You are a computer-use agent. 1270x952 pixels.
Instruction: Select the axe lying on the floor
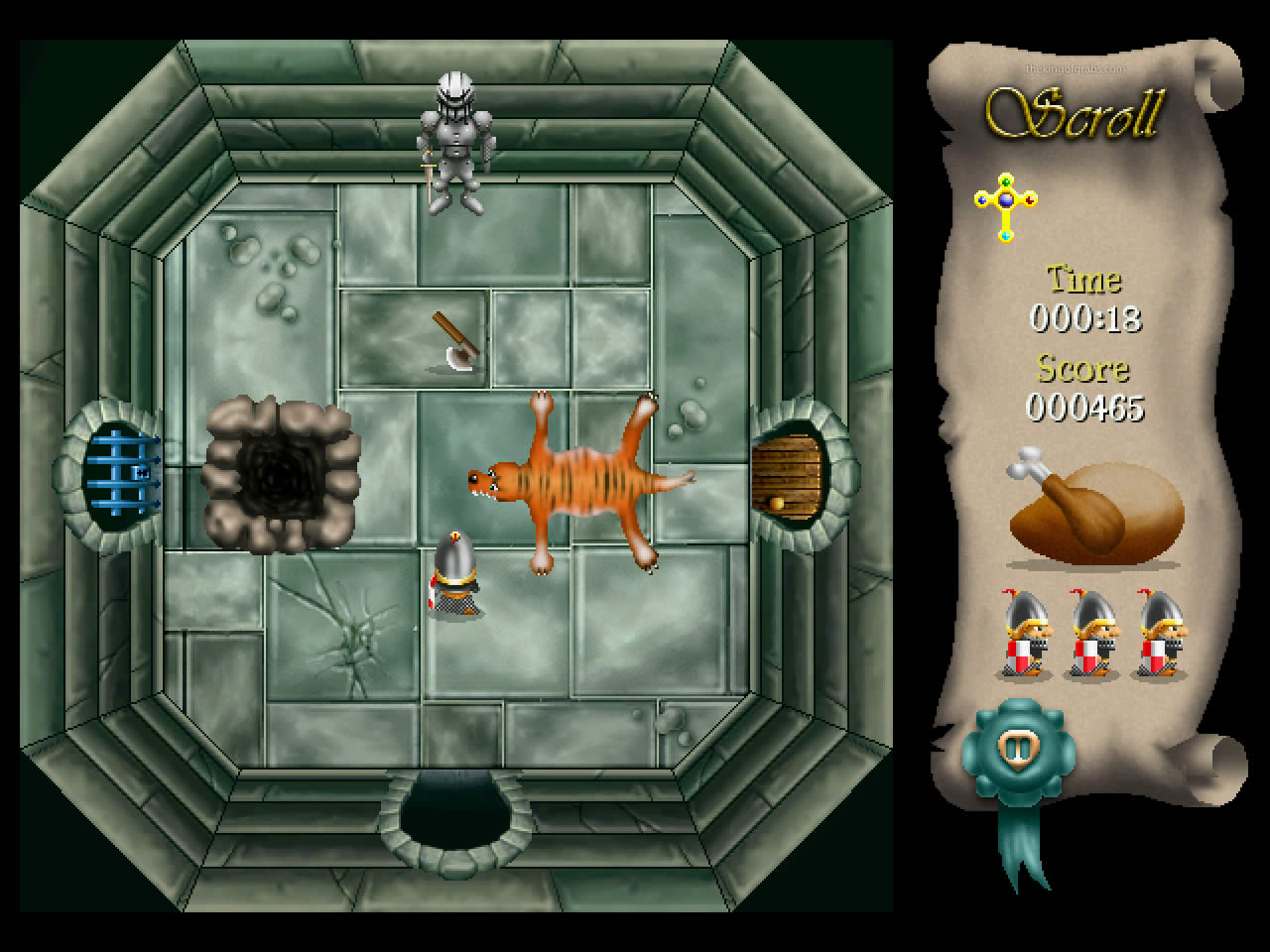click(453, 337)
